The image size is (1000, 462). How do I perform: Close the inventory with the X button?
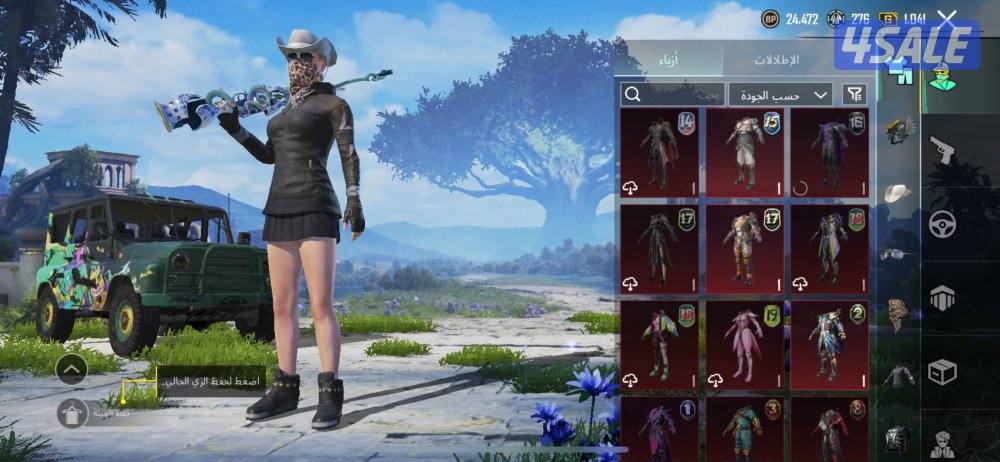click(x=947, y=18)
